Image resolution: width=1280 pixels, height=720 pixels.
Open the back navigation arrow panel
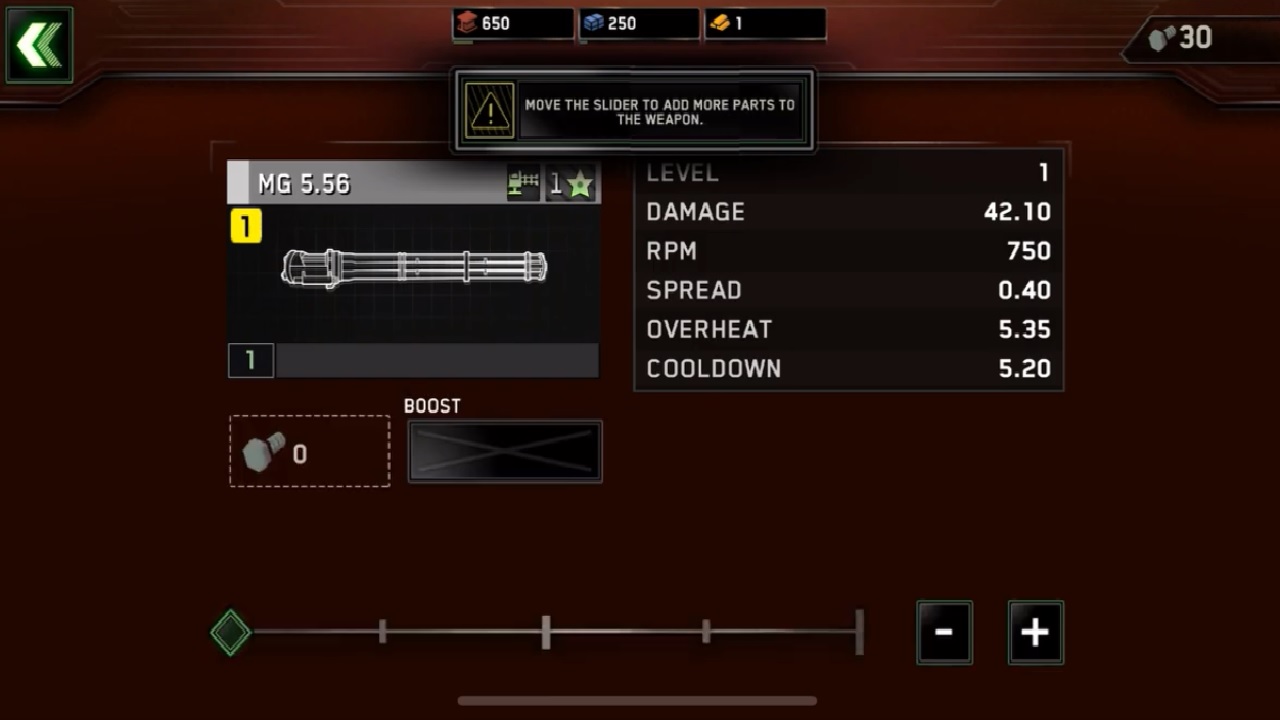pyautogui.click(x=38, y=44)
